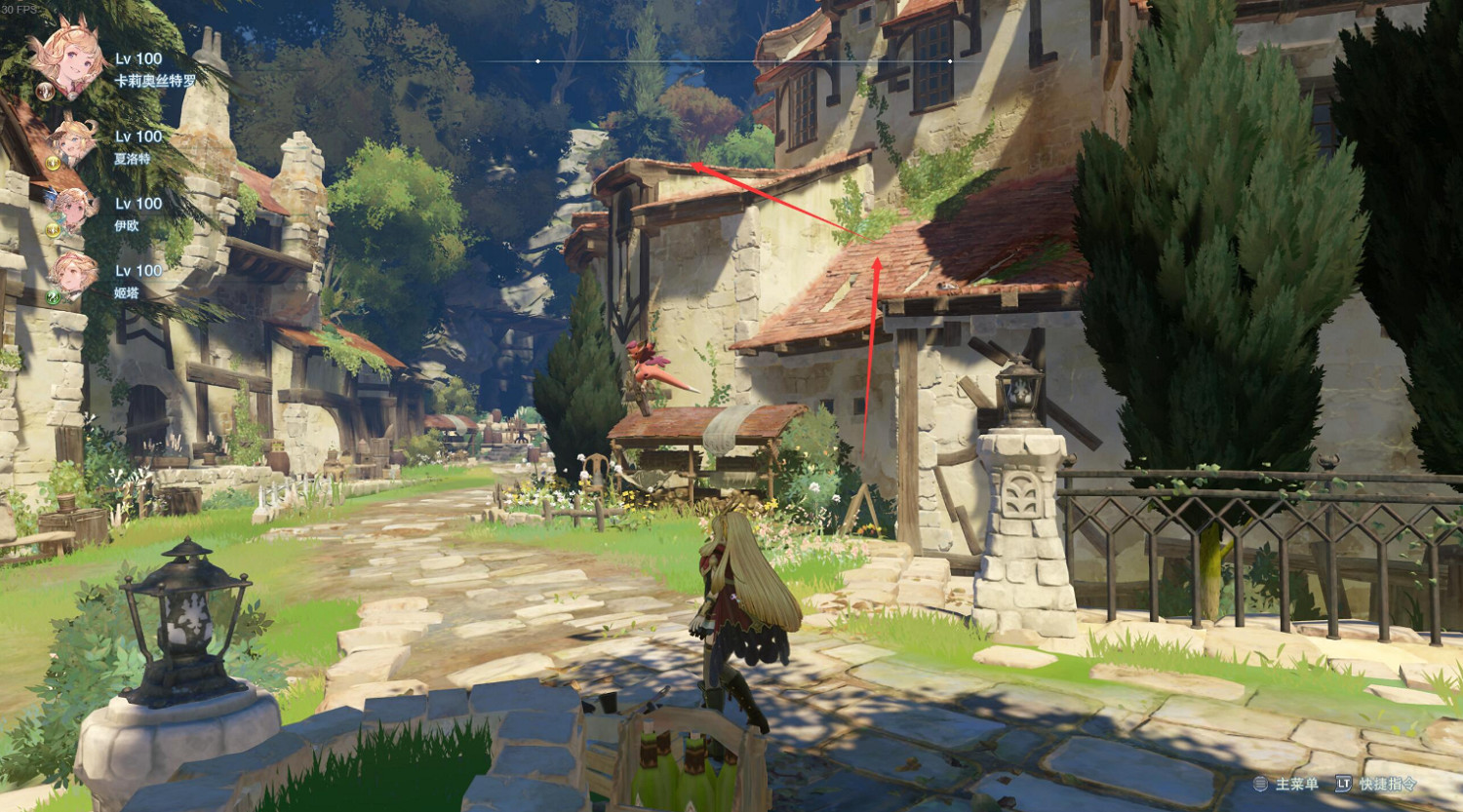The image size is (1463, 812).
Task: Select the yellow light element badge on Charlotta's portrait
Action: pos(52,164)
